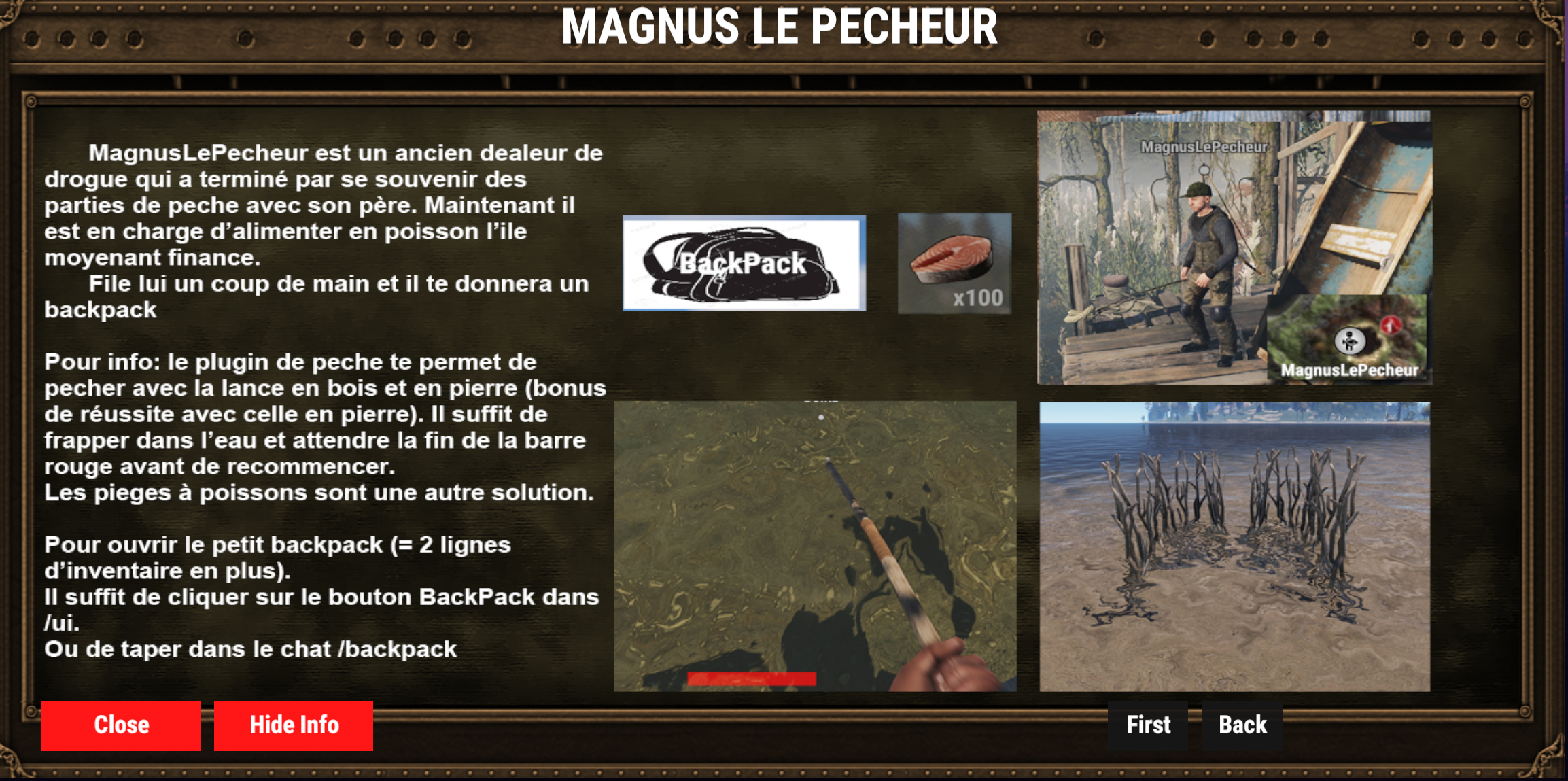Toggle the info panel with Hide Info

pyautogui.click(x=293, y=725)
